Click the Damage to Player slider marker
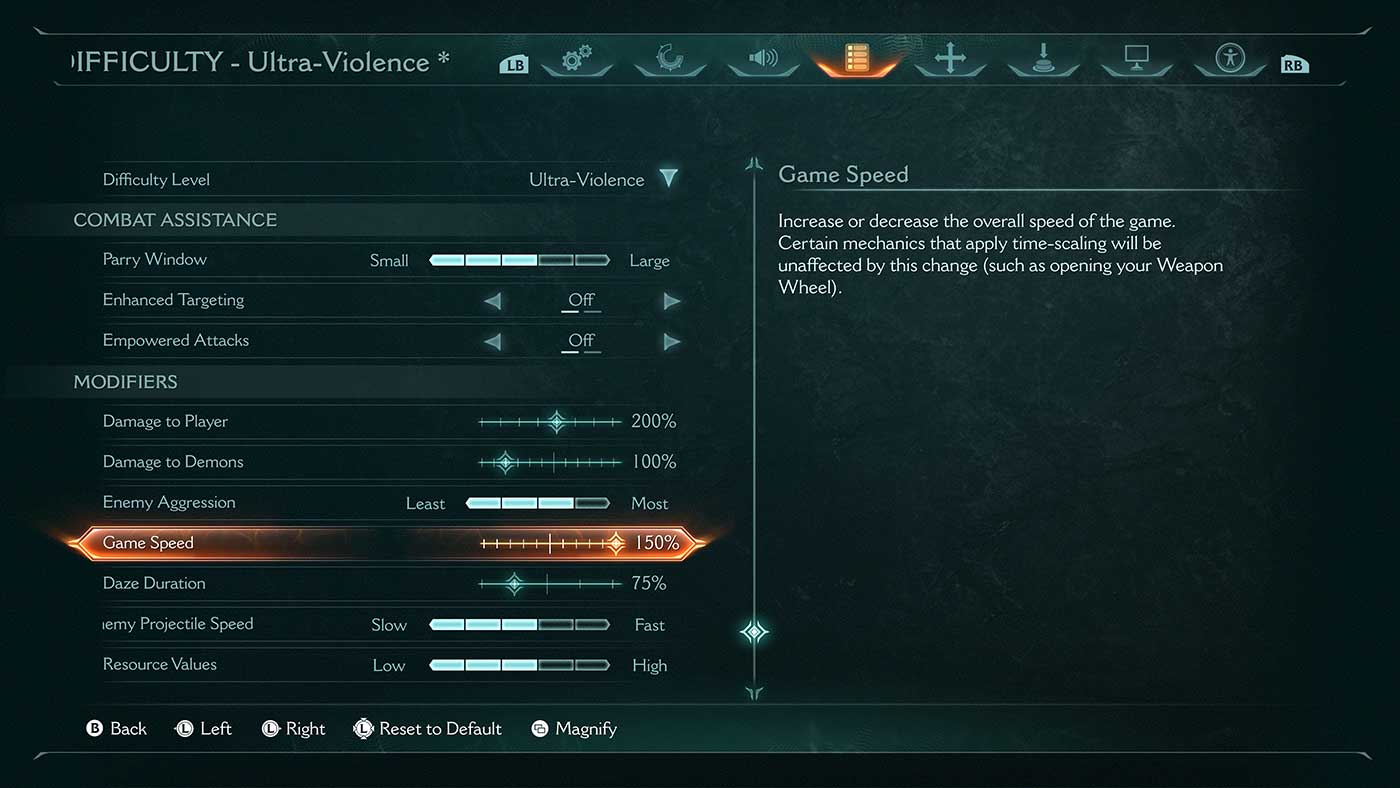The image size is (1400, 788). (557, 421)
